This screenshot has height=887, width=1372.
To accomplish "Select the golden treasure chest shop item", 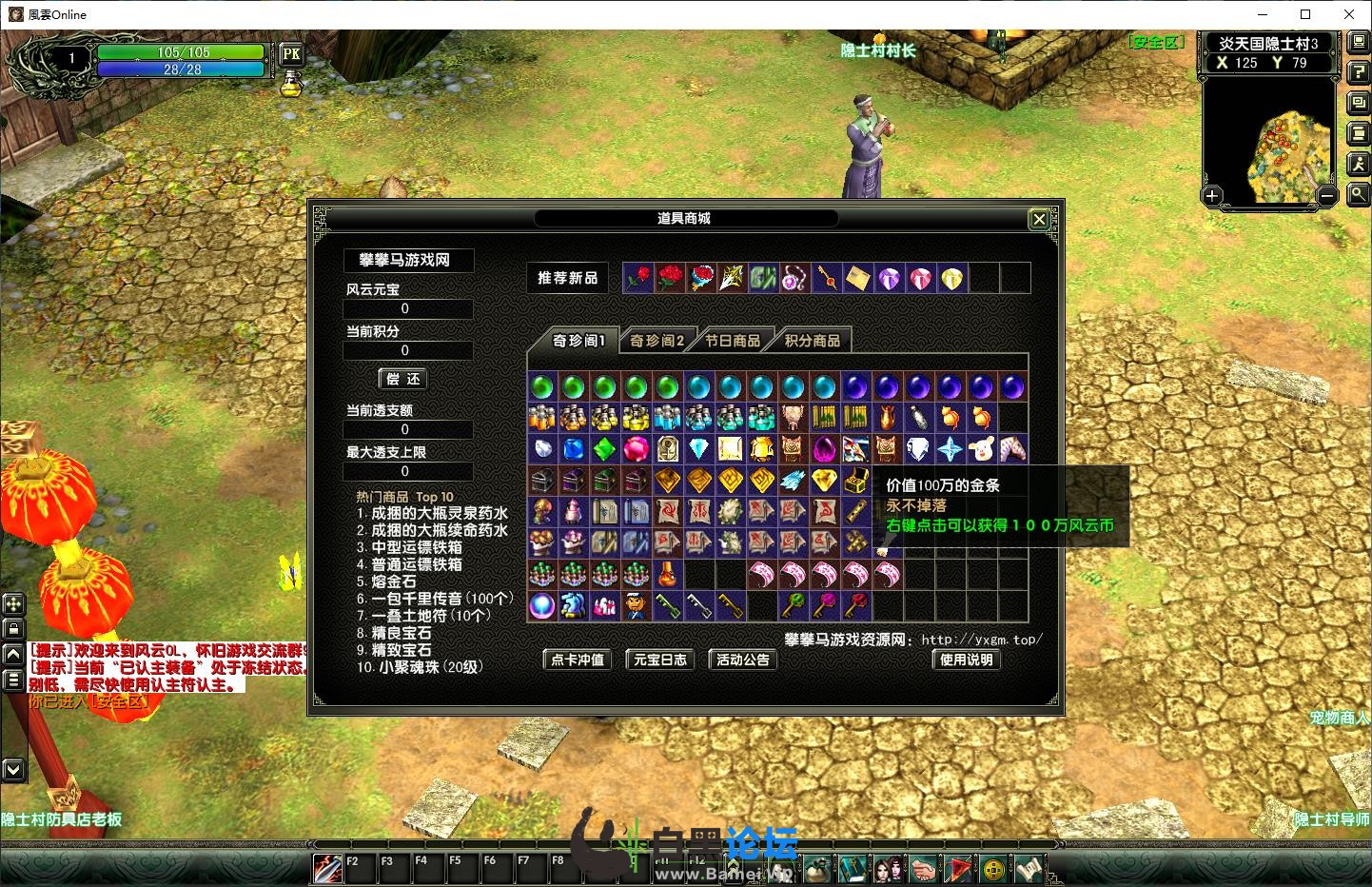I will pyautogui.click(x=855, y=481).
